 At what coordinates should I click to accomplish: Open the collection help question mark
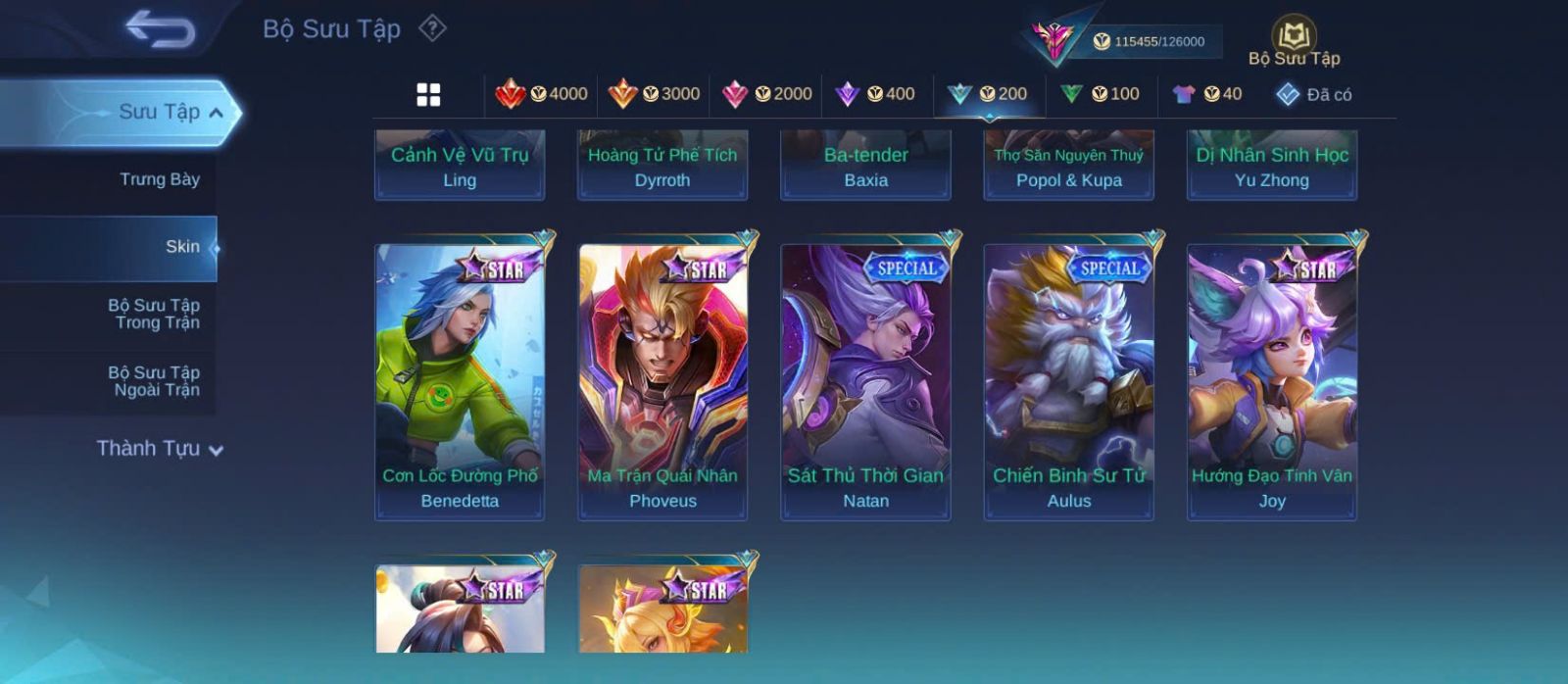[432, 28]
